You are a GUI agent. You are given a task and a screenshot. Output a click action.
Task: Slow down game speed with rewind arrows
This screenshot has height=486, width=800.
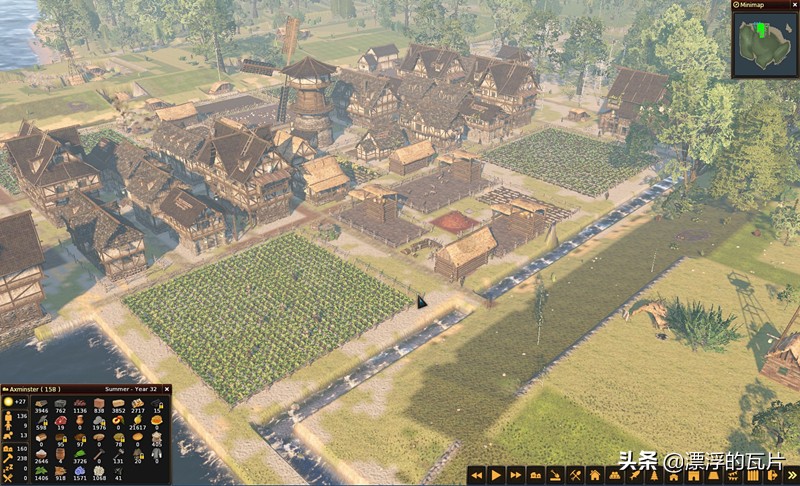(x=477, y=475)
